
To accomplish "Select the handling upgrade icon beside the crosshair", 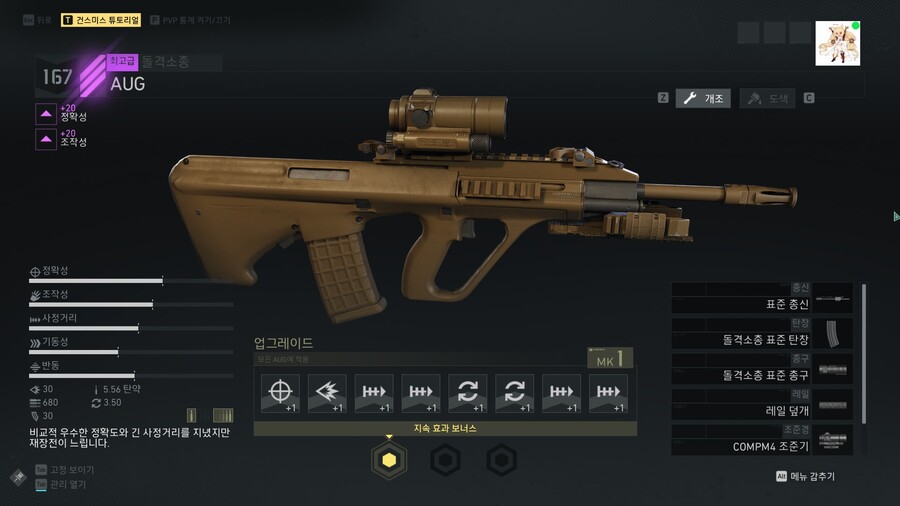I will (327, 393).
